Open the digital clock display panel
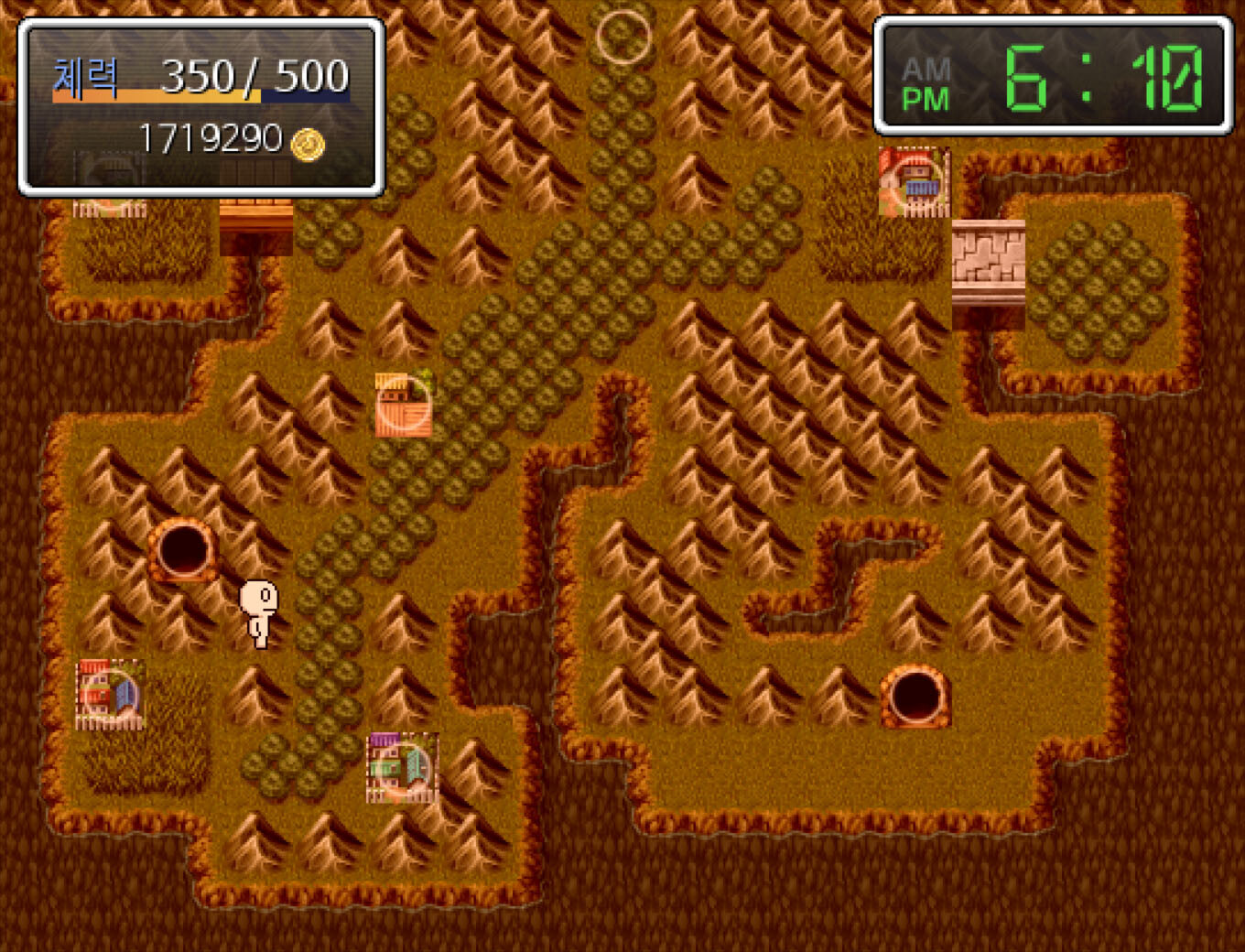 (1051, 71)
